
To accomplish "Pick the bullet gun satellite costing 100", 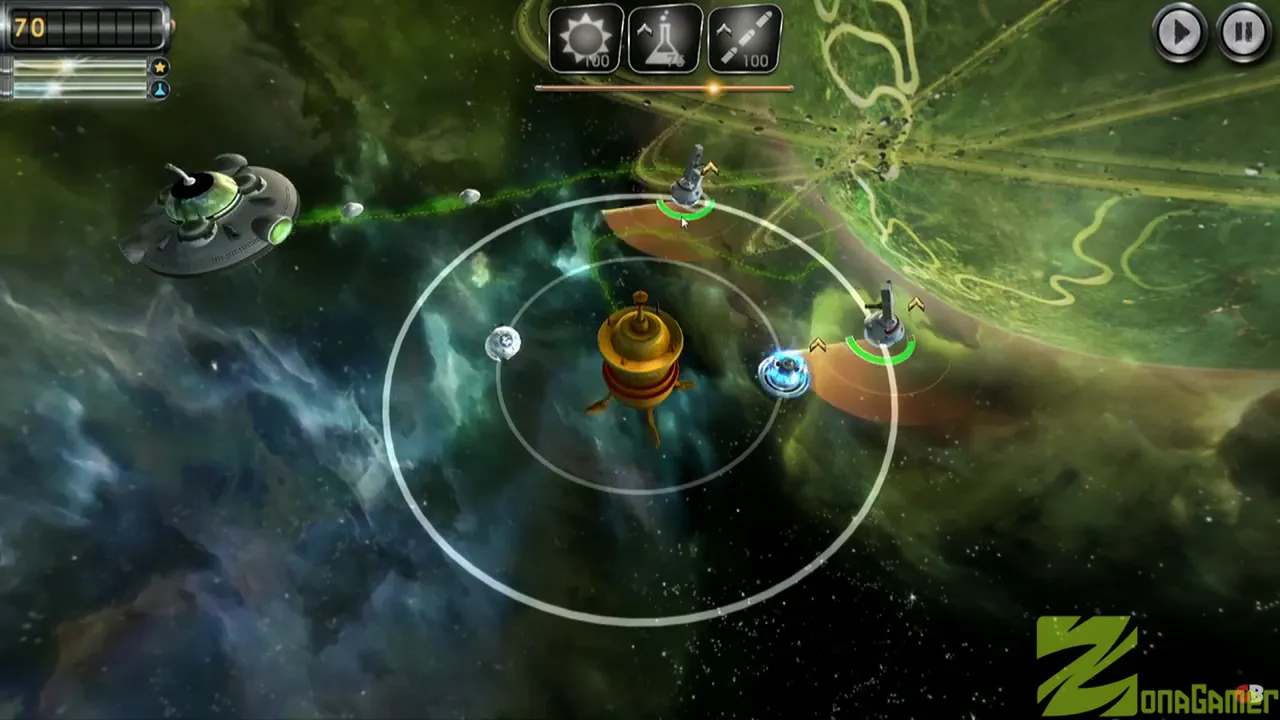I will 745,39.
